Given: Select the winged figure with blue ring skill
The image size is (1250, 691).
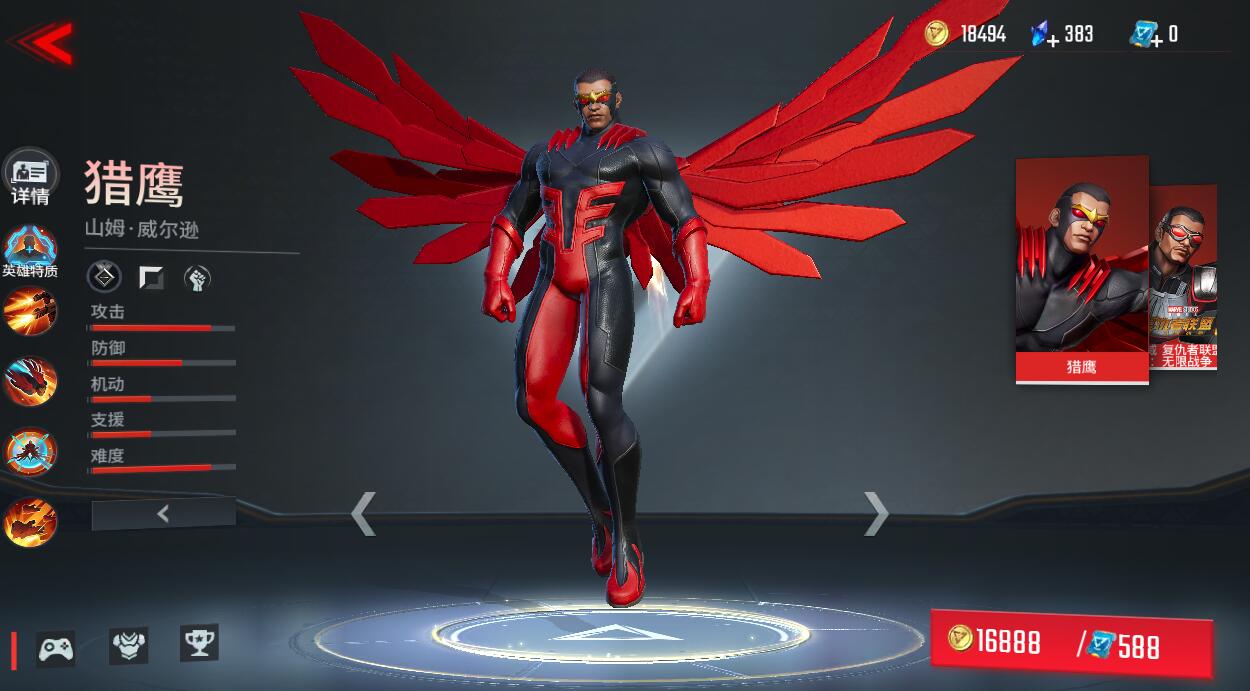Looking at the screenshot, I should click(x=30, y=452).
